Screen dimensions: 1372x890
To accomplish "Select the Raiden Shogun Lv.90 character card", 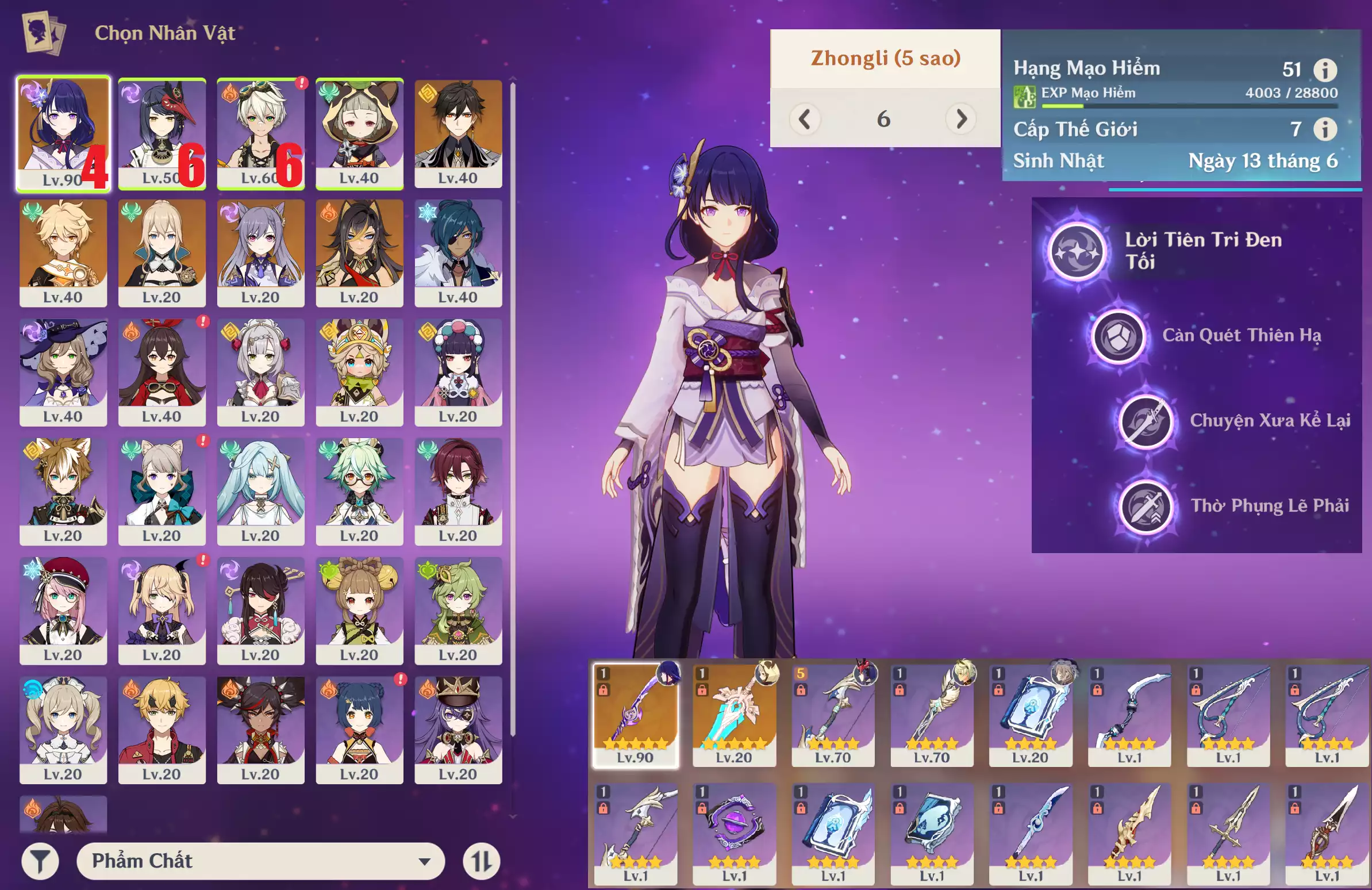I will (x=63, y=133).
